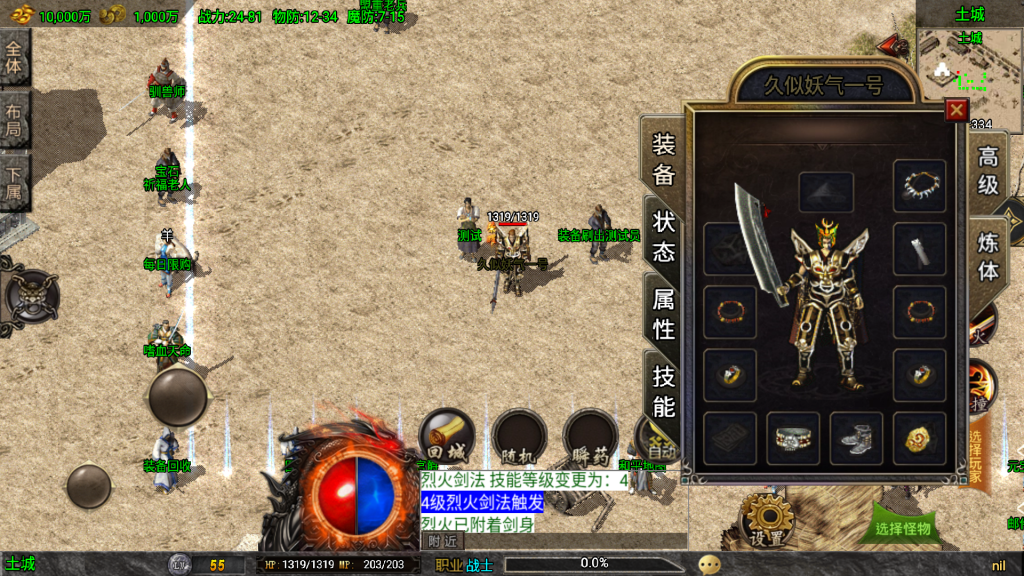Select the silver boots equipment slot

856,438
